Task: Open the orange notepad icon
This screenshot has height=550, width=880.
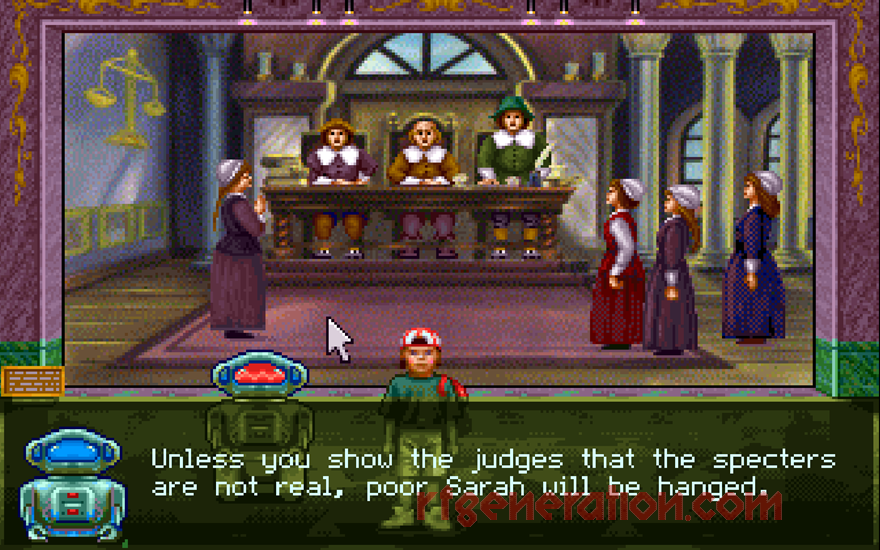Action: click(x=33, y=381)
